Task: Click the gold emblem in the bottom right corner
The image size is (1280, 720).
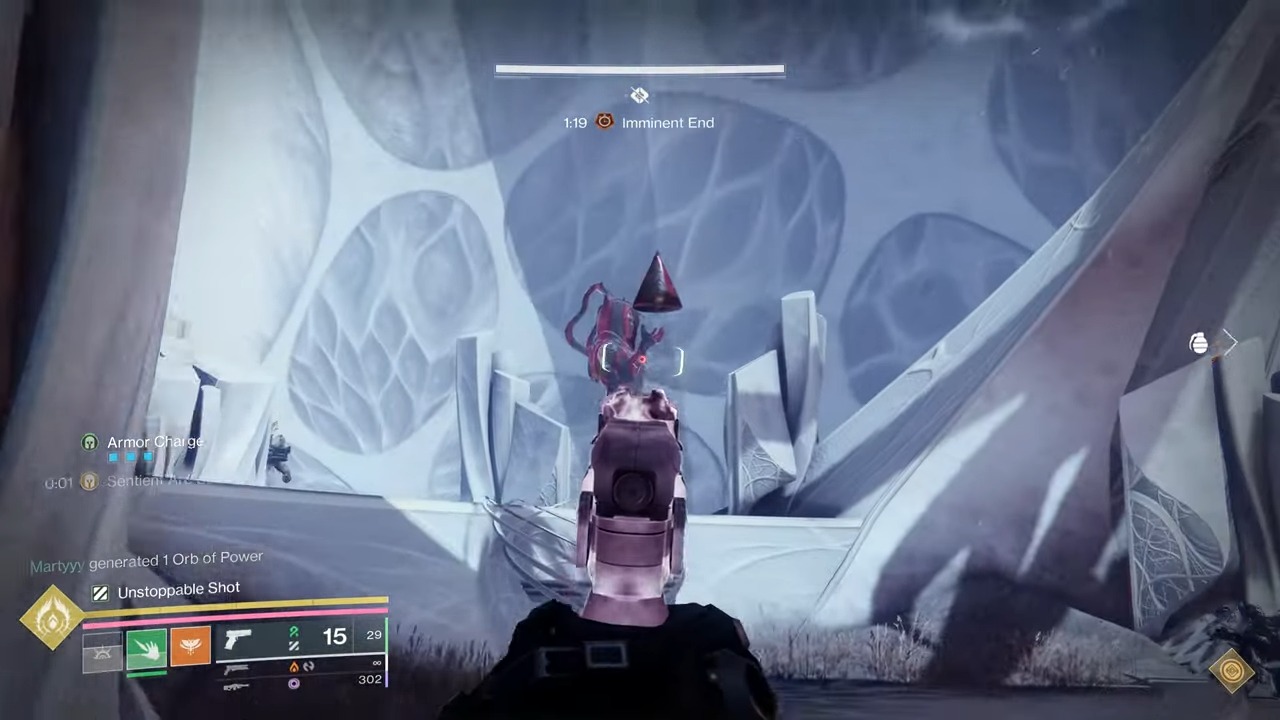Action: 1231,671
